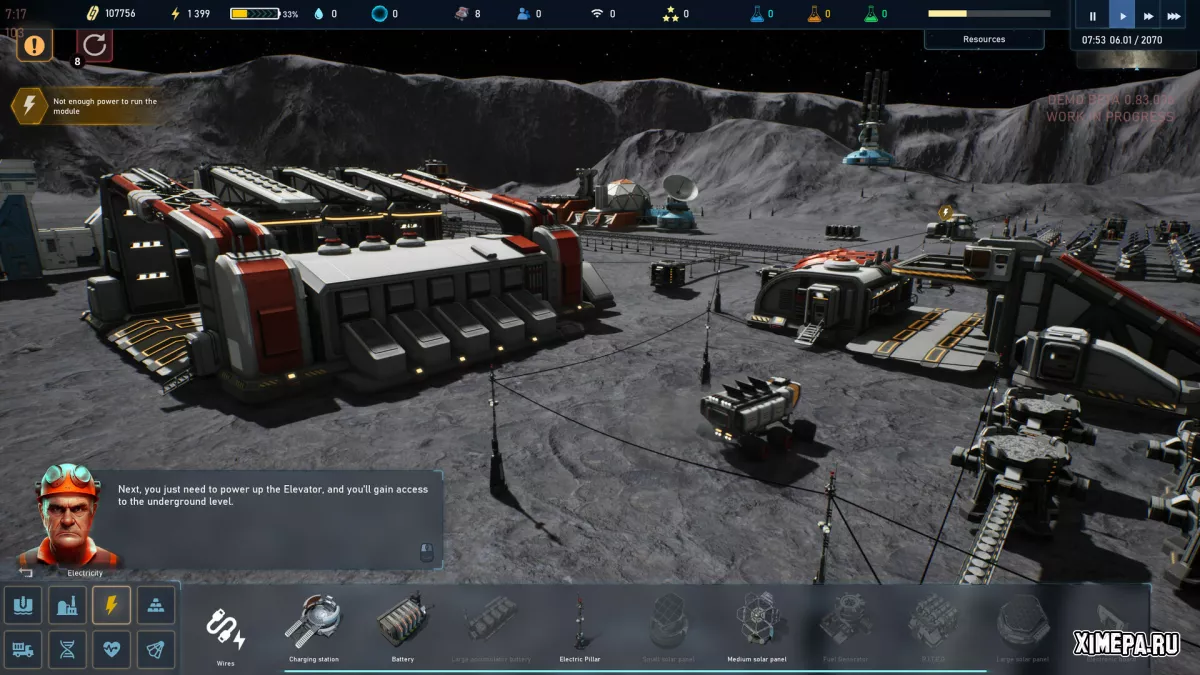Open the heart health category

(111, 649)
